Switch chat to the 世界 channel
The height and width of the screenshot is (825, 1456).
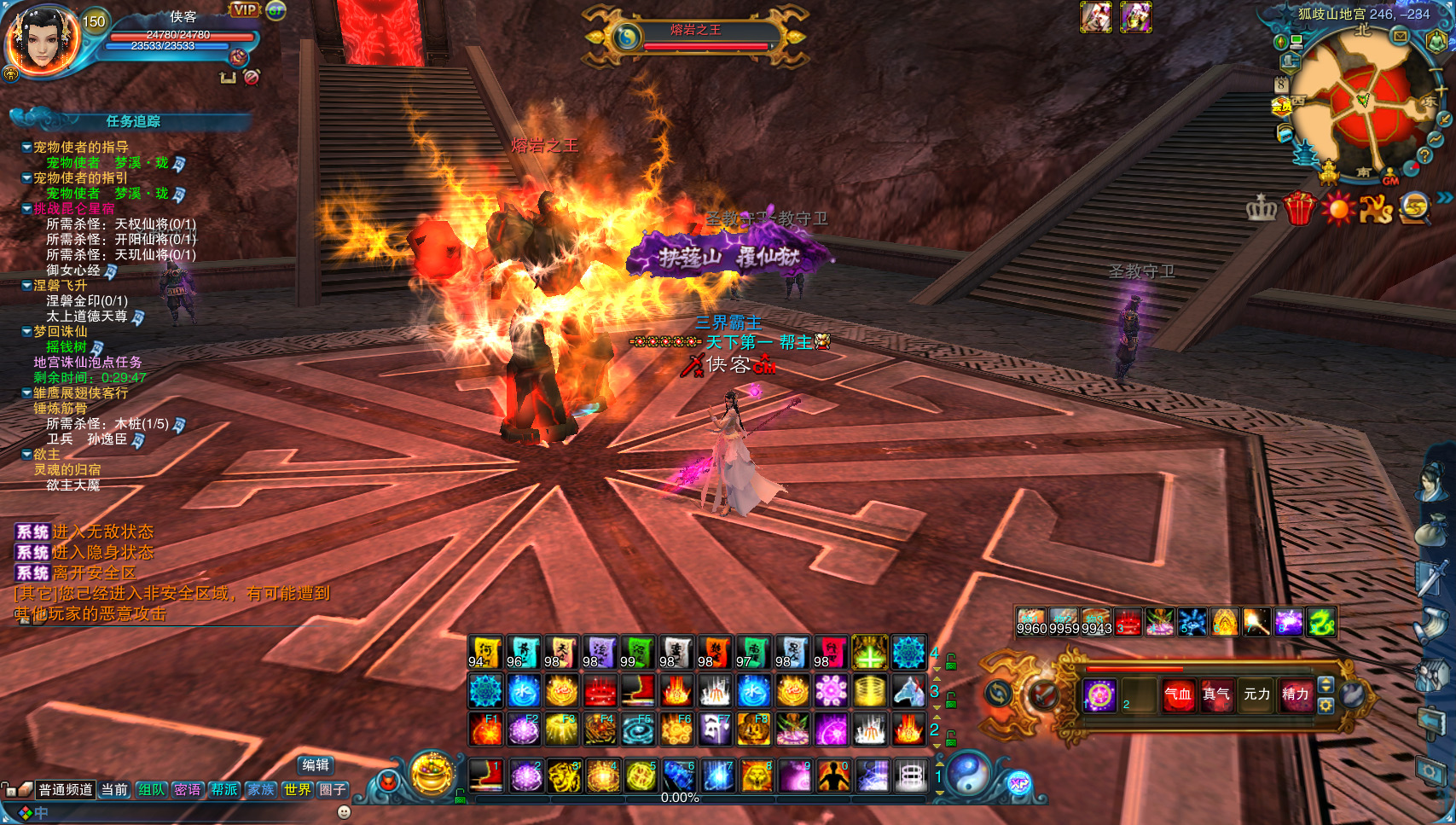[297, 790]
